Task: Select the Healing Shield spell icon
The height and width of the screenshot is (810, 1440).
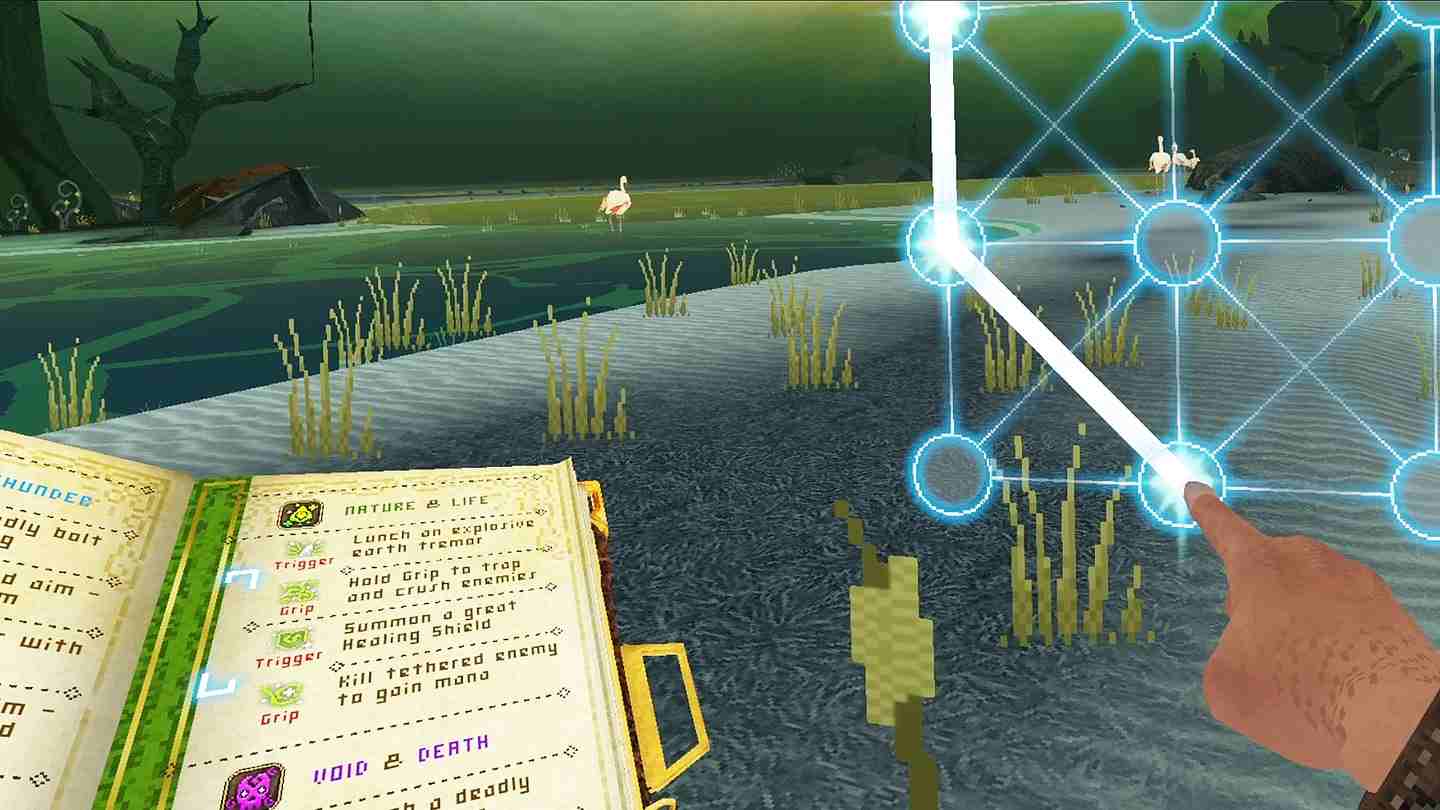Action: [293, 639]
